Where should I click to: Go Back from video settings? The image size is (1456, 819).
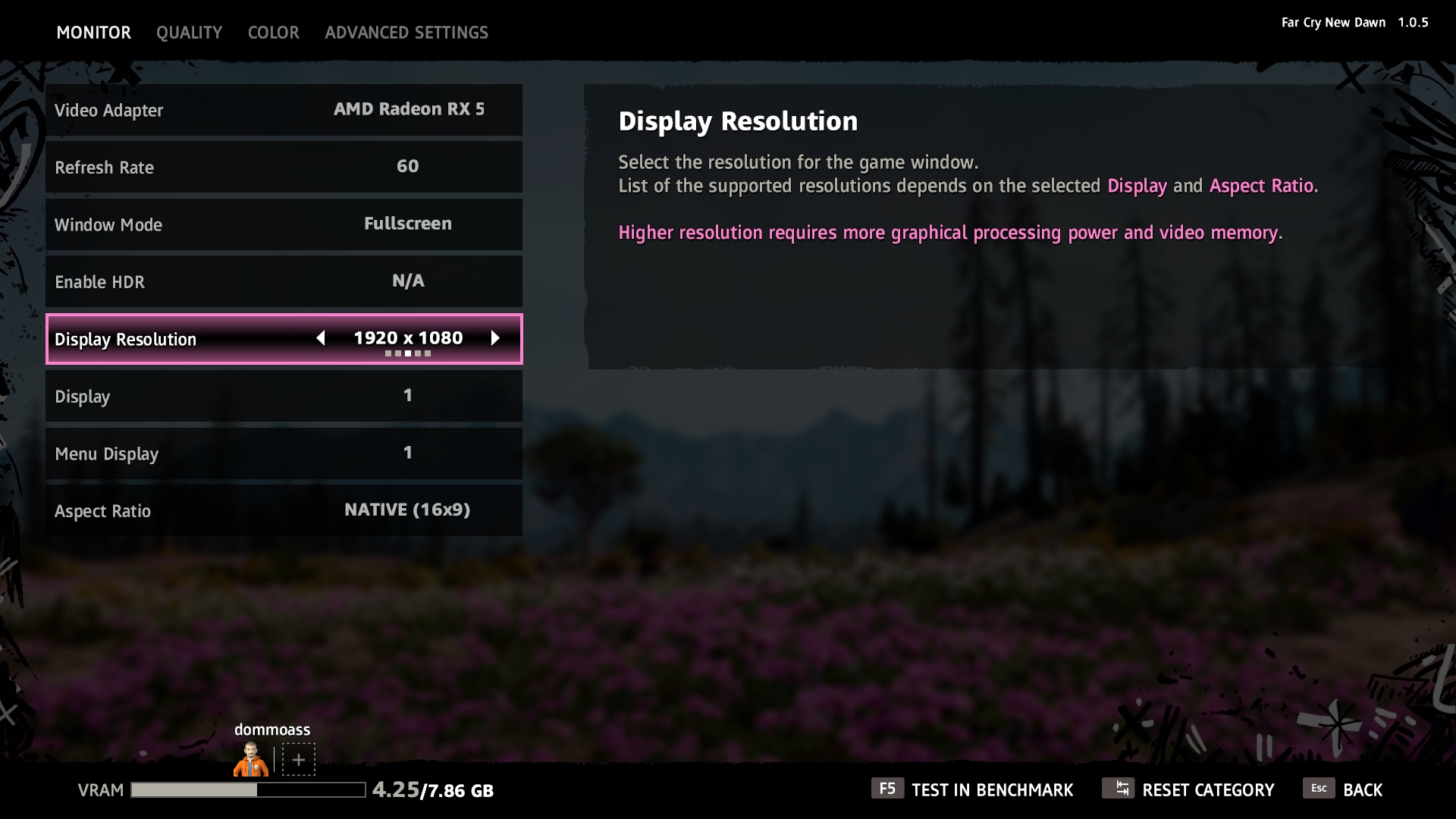(1344, 789)
